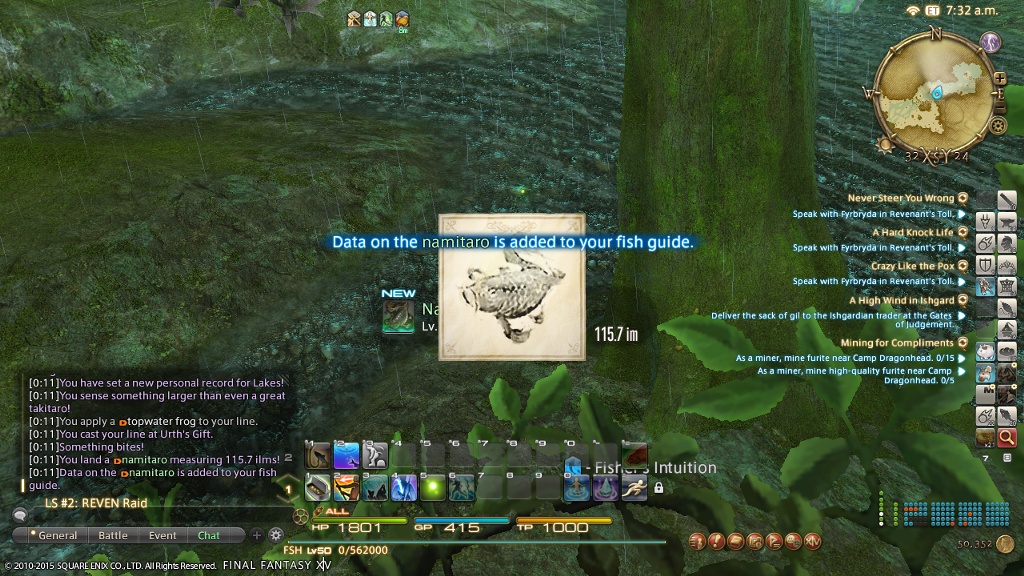Click the chat input field
Screen dimensions: 1024x576
coord(150,514)
